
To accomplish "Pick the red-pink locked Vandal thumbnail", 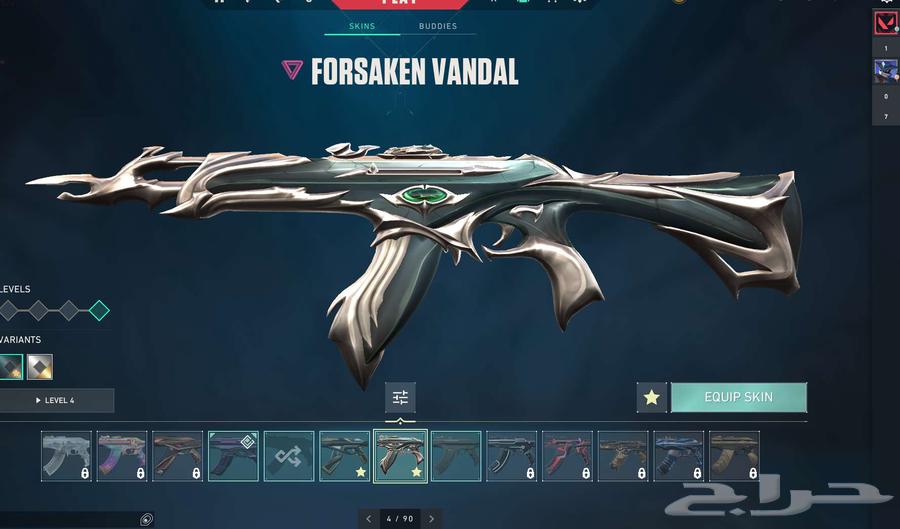I will pos(567,456).
